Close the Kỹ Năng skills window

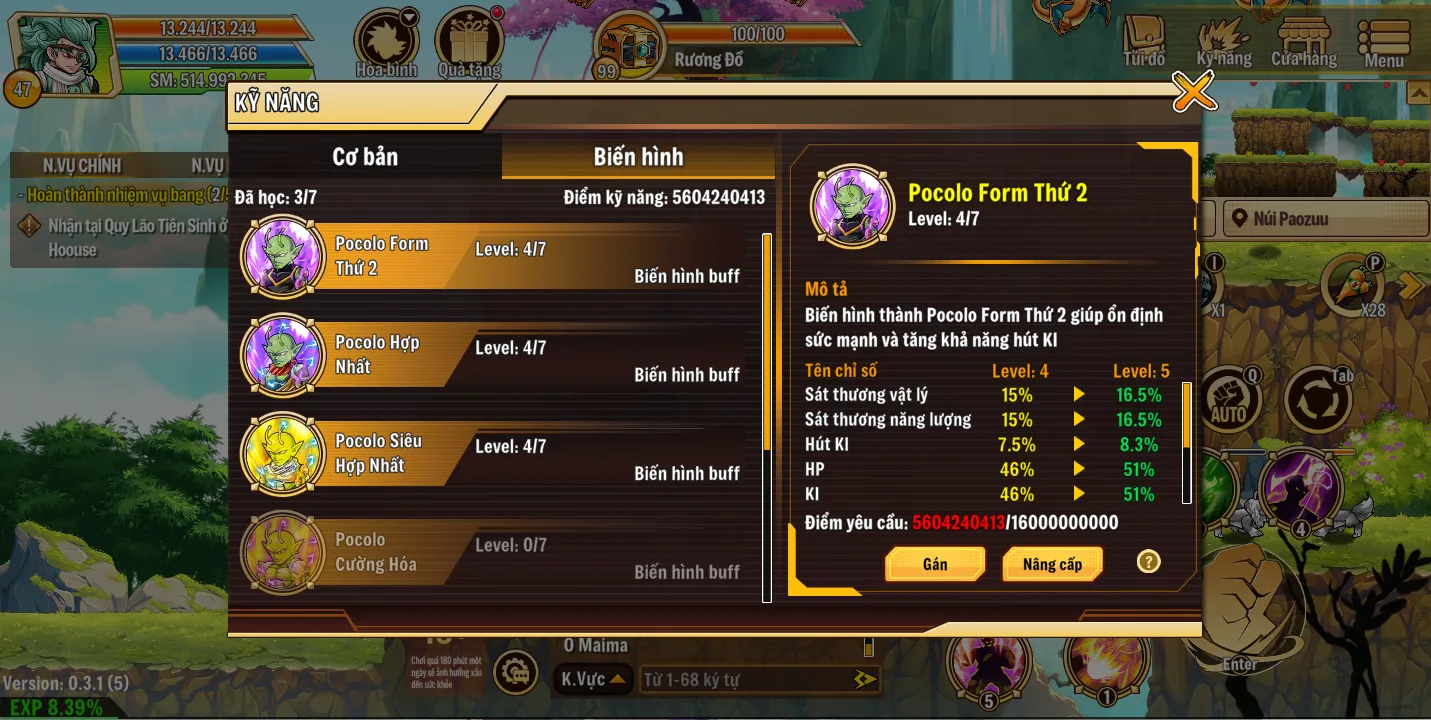point(1193,93)
